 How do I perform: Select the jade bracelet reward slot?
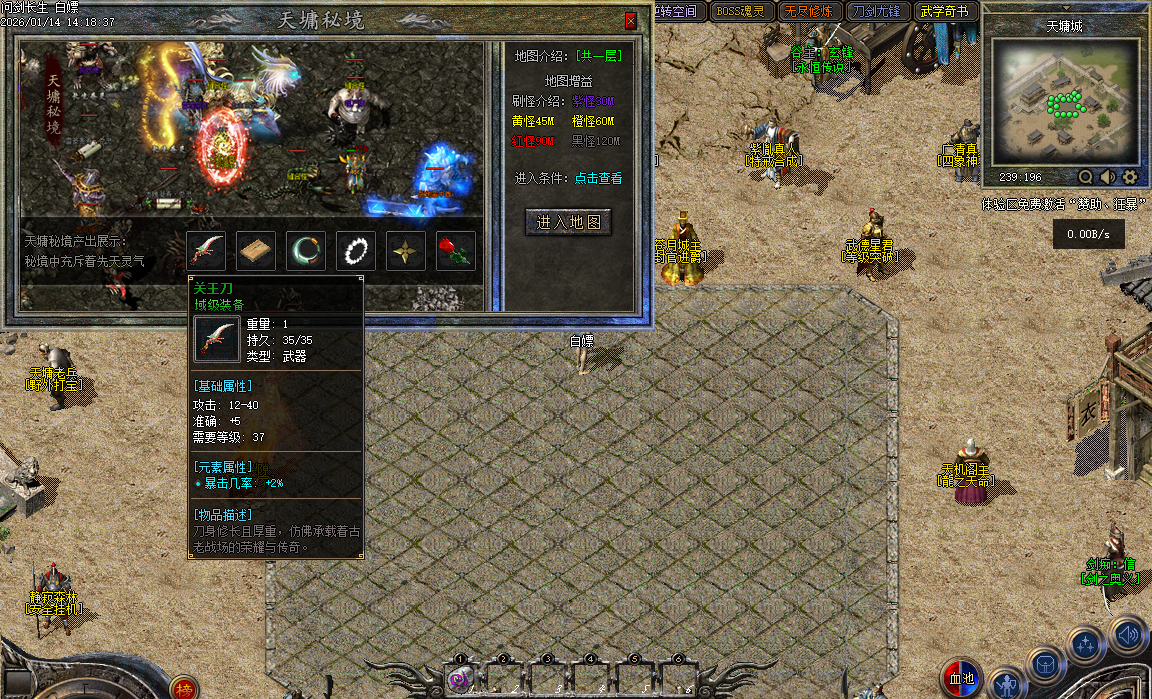coord(306,251)
